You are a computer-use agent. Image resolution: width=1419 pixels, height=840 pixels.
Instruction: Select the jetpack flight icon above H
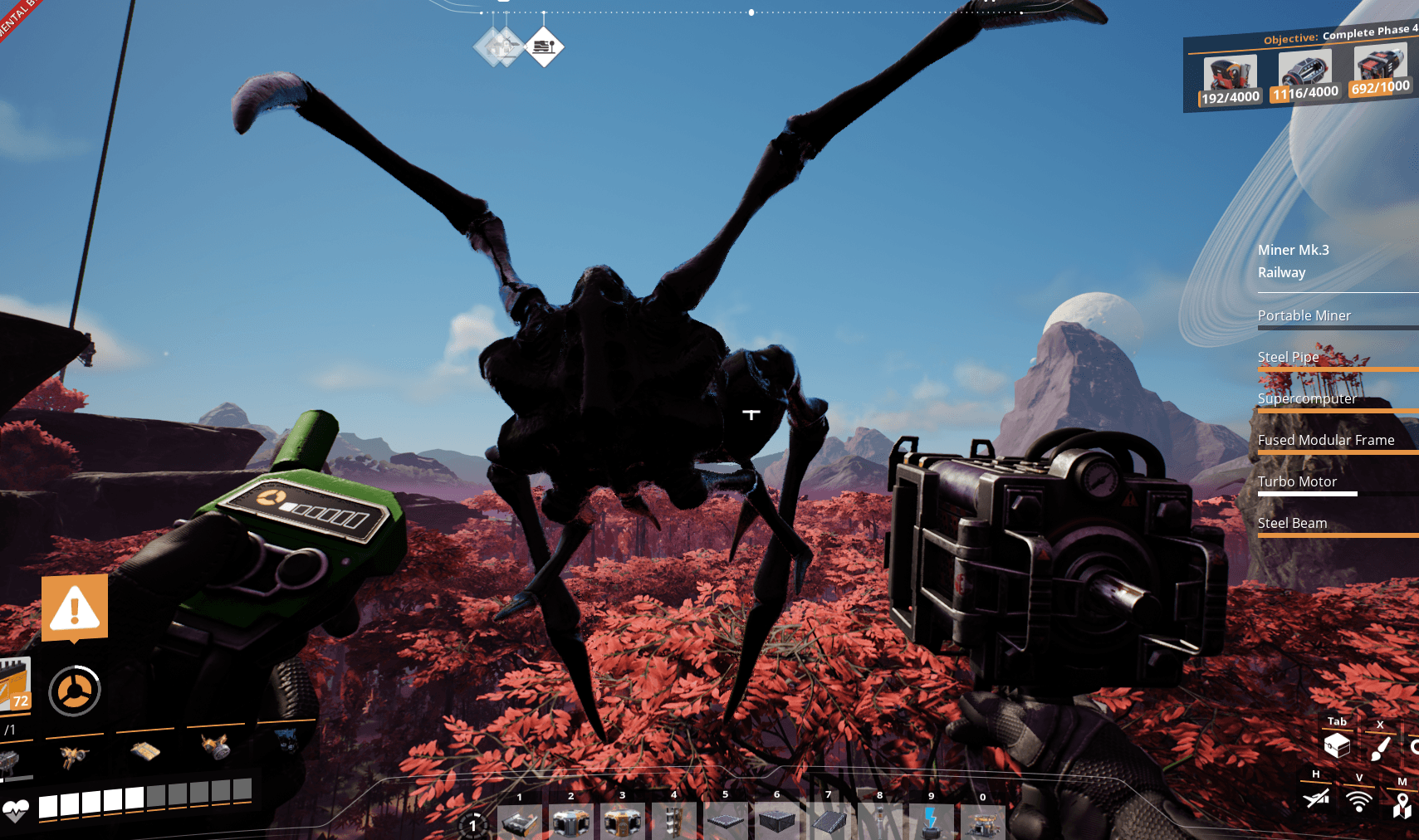1314,798
